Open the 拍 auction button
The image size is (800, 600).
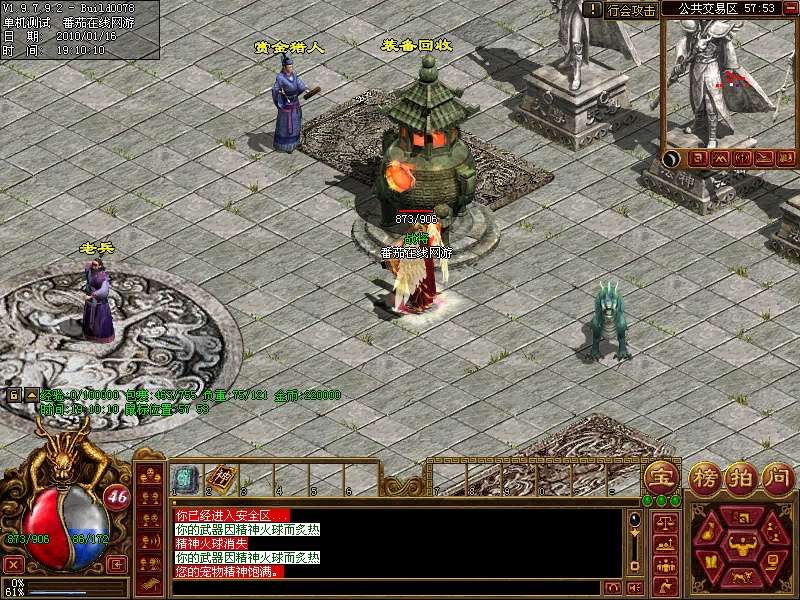(742, 477)
